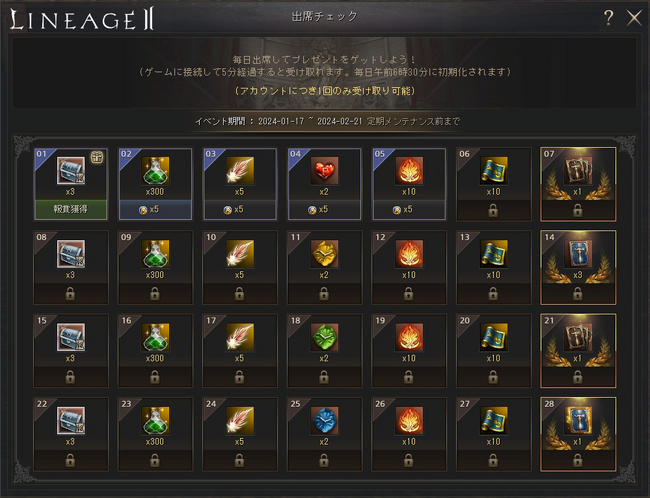Select the day 06 blue scroll reward
This screenshot has width=650, height=498.
pos(494,171)
